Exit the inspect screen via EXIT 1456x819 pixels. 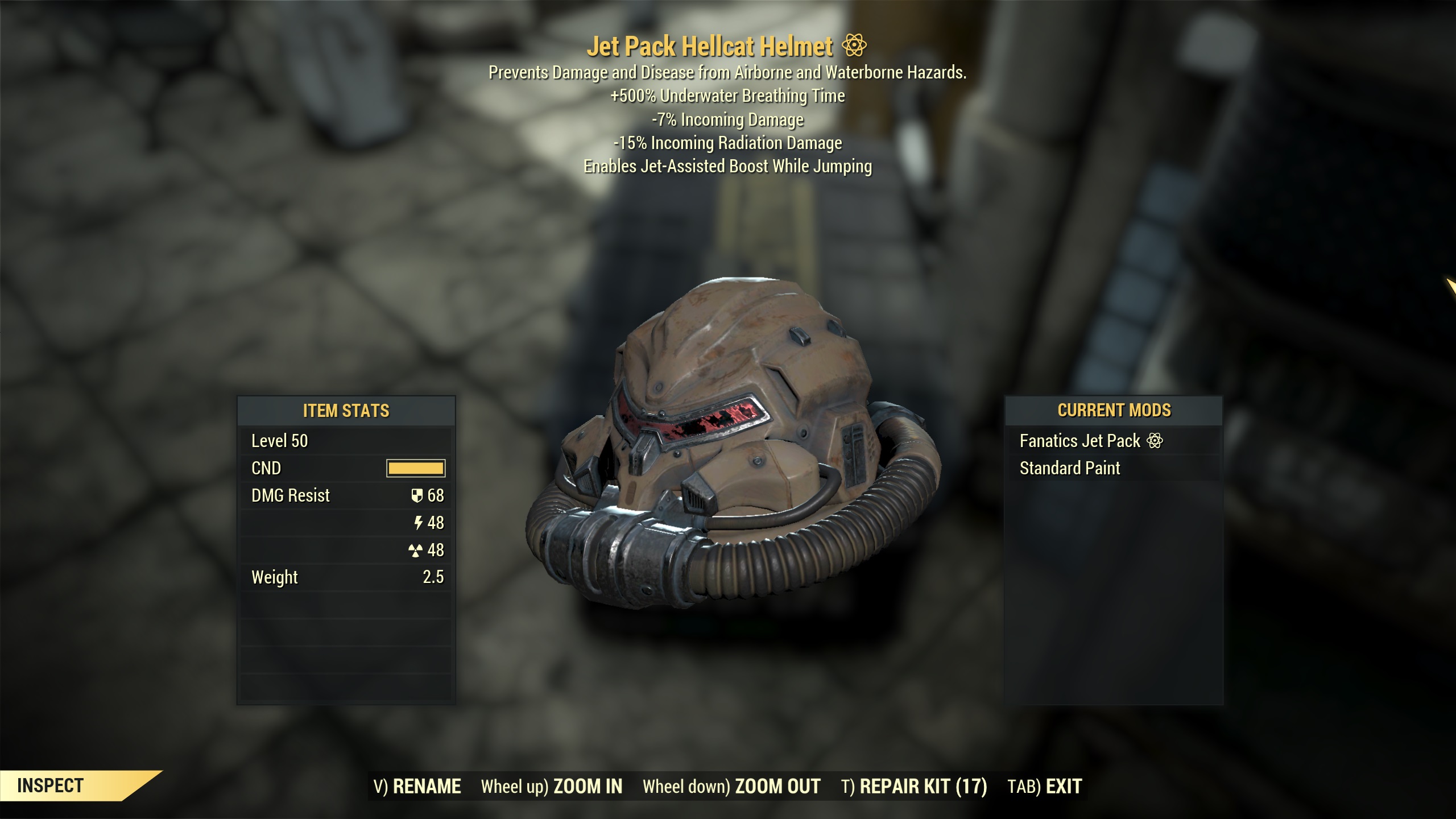(1045, 787)
